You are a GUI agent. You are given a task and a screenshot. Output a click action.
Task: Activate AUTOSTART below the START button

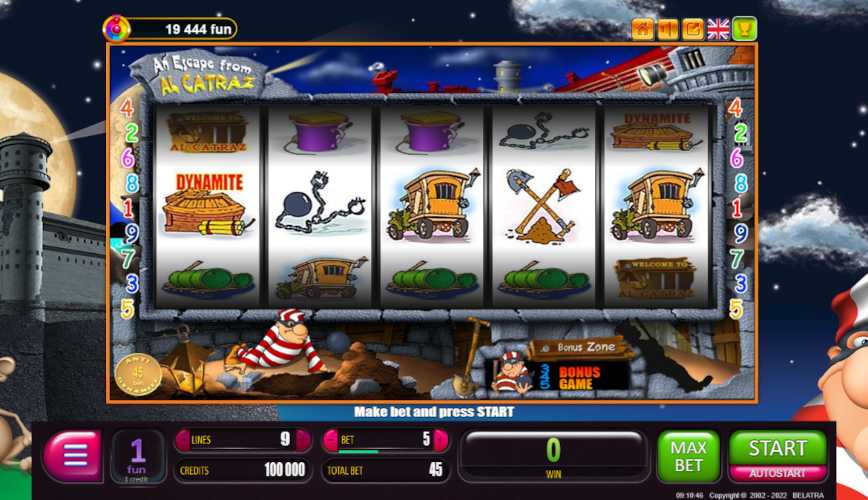[777, 473]
